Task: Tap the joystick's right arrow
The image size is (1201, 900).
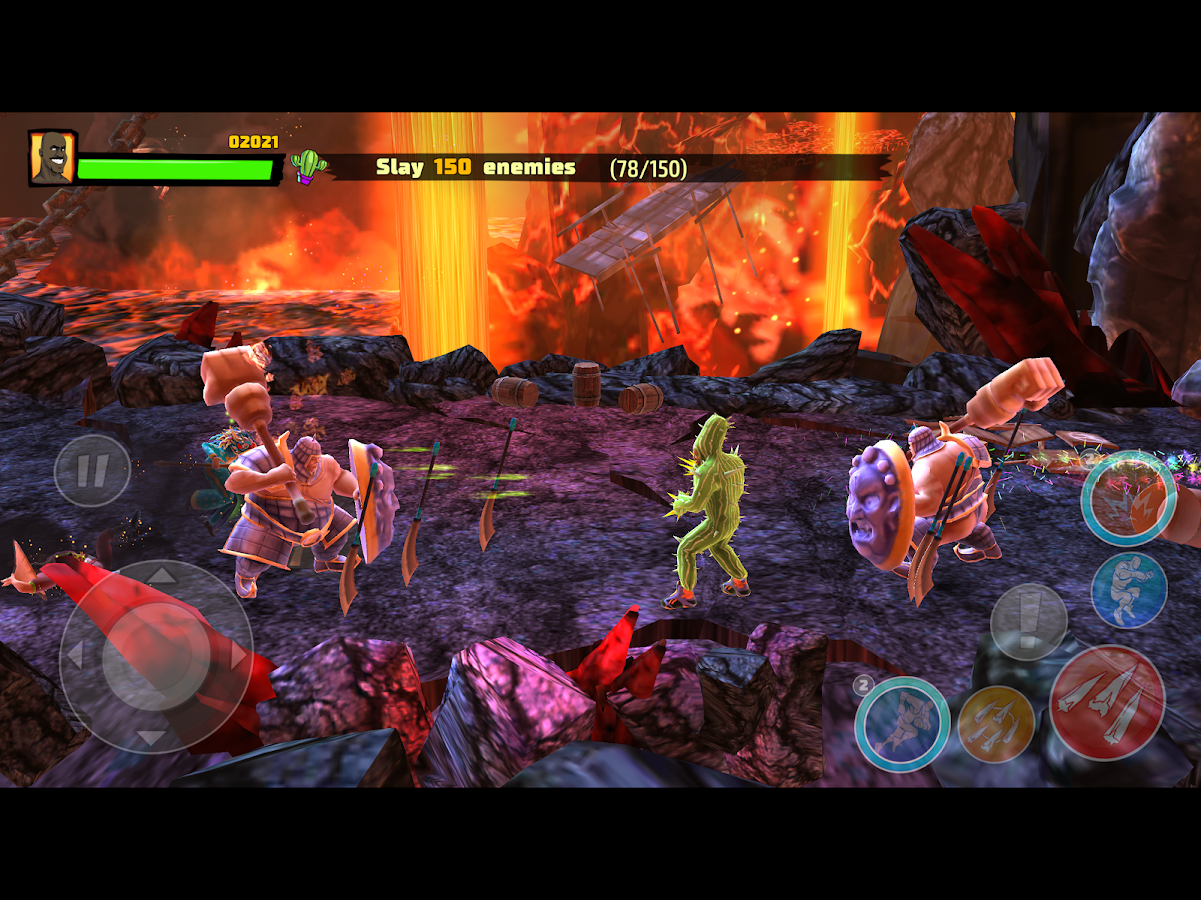Action: coord(238,656)
